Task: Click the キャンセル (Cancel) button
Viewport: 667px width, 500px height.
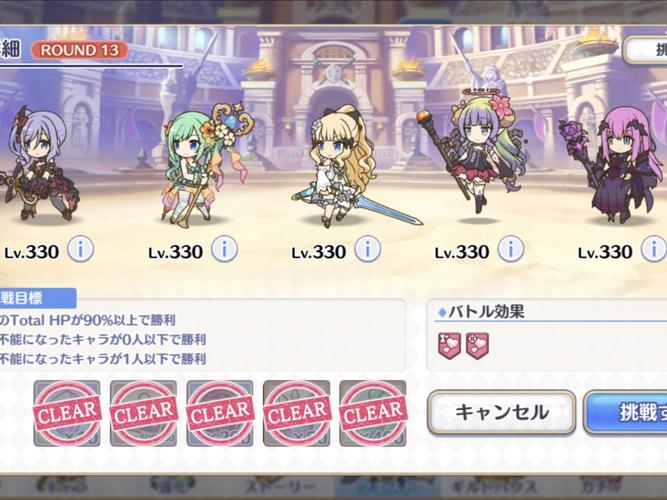Action: tap(501, 412)
